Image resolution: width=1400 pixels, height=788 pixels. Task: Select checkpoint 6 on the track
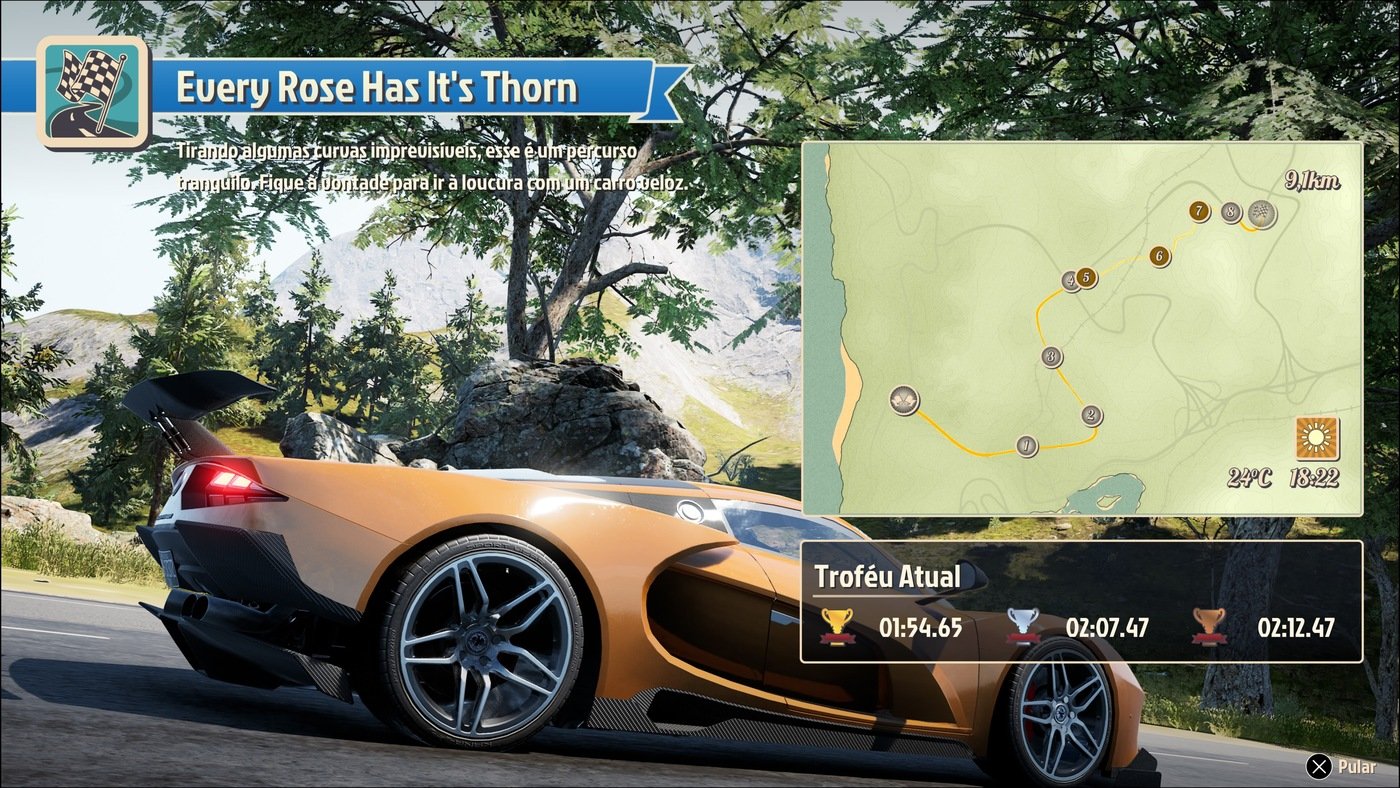1159,256
